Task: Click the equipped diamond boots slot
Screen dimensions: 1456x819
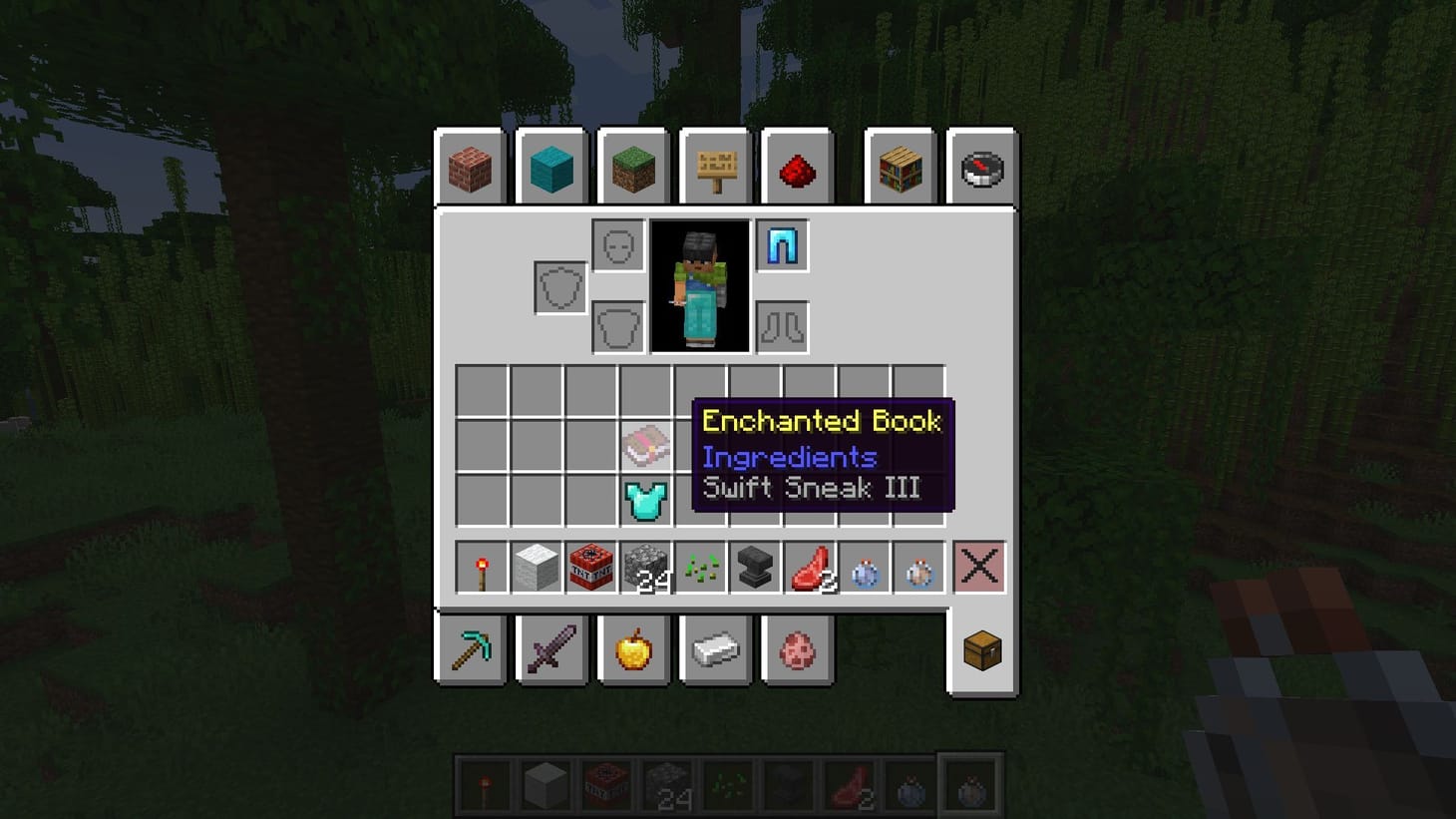Action: tap(782, 244)
